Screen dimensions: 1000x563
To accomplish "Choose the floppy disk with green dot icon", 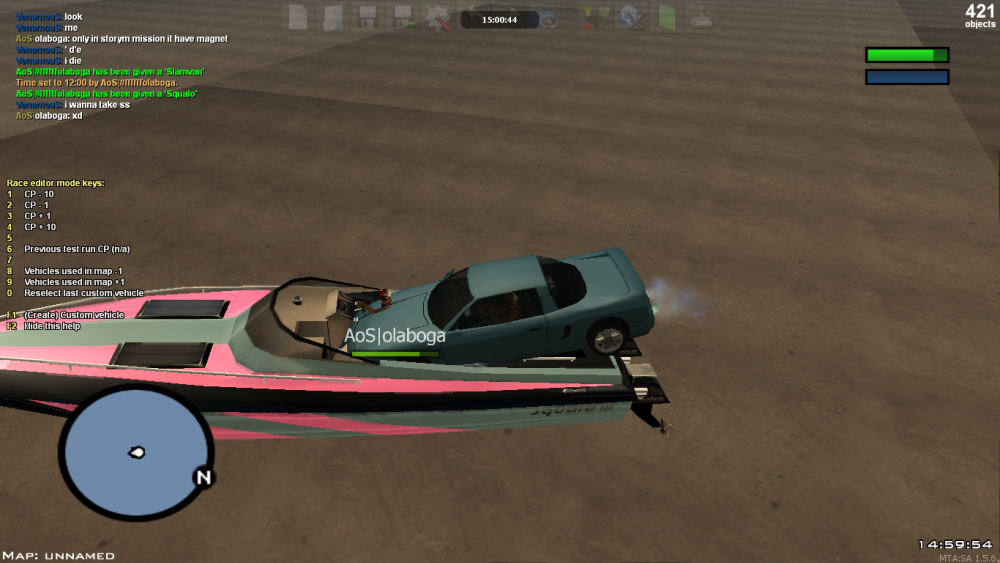I will [x=403, y=16].
